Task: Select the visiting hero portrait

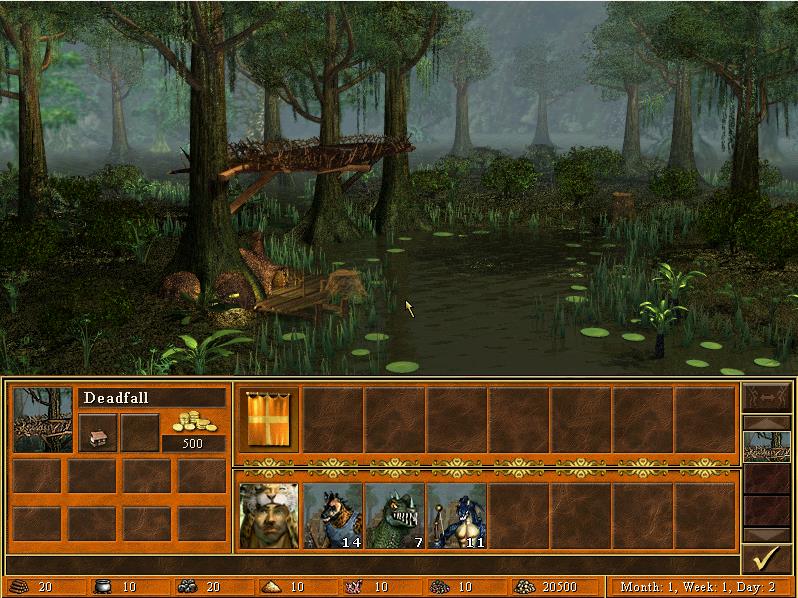Action: [269, 516]
